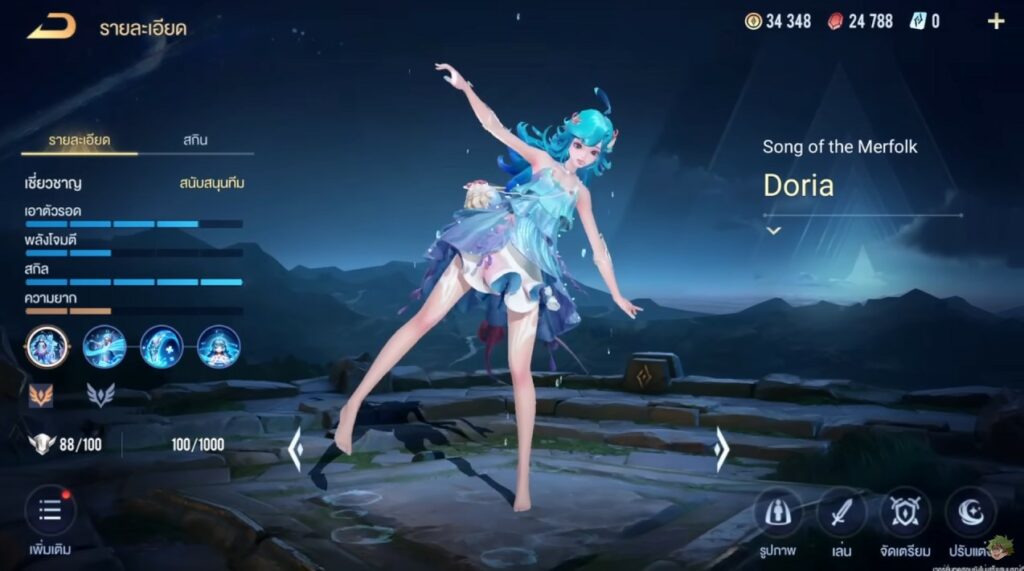Image resolution: width=1024 pixels, height=571 pixels.
Task: Click the gold coin currency icon
Action: [753, 21]
